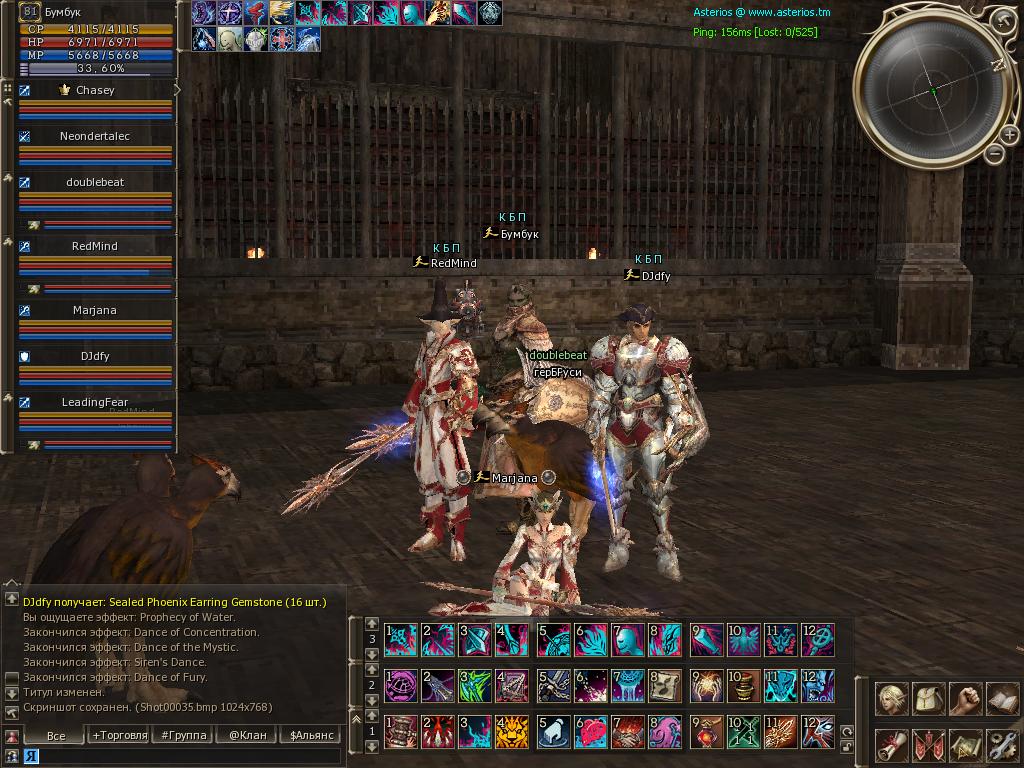Open the #Группа chat tab
Image resolution: width=1024 pixels, height=768 pixels.
(182, 735)
